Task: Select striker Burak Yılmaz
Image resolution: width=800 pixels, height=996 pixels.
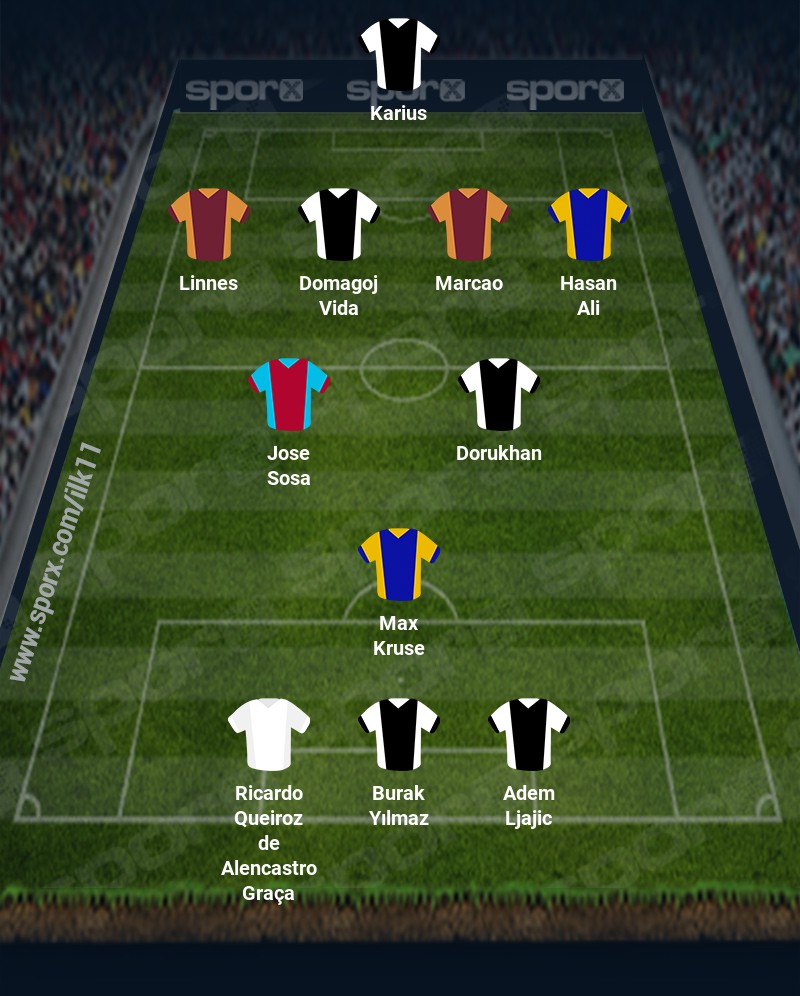Action: (399, 734)
